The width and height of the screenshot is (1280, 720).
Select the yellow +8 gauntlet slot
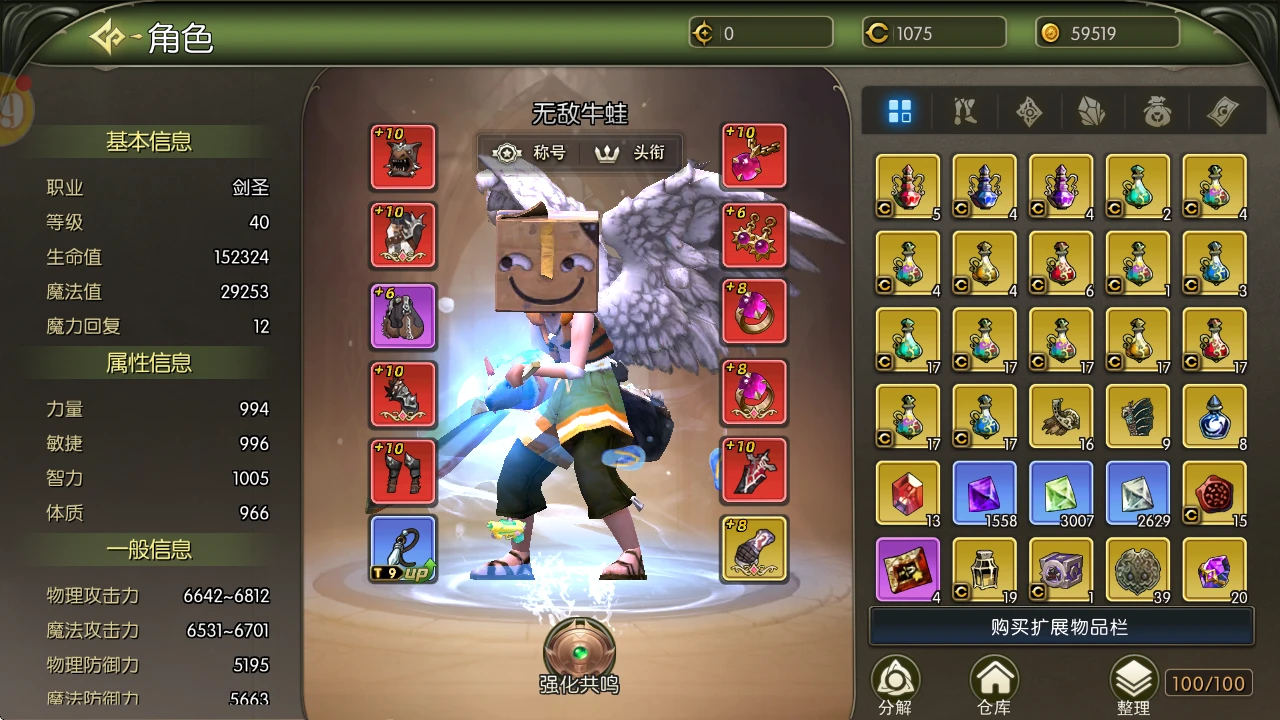[x=754, y=549]
